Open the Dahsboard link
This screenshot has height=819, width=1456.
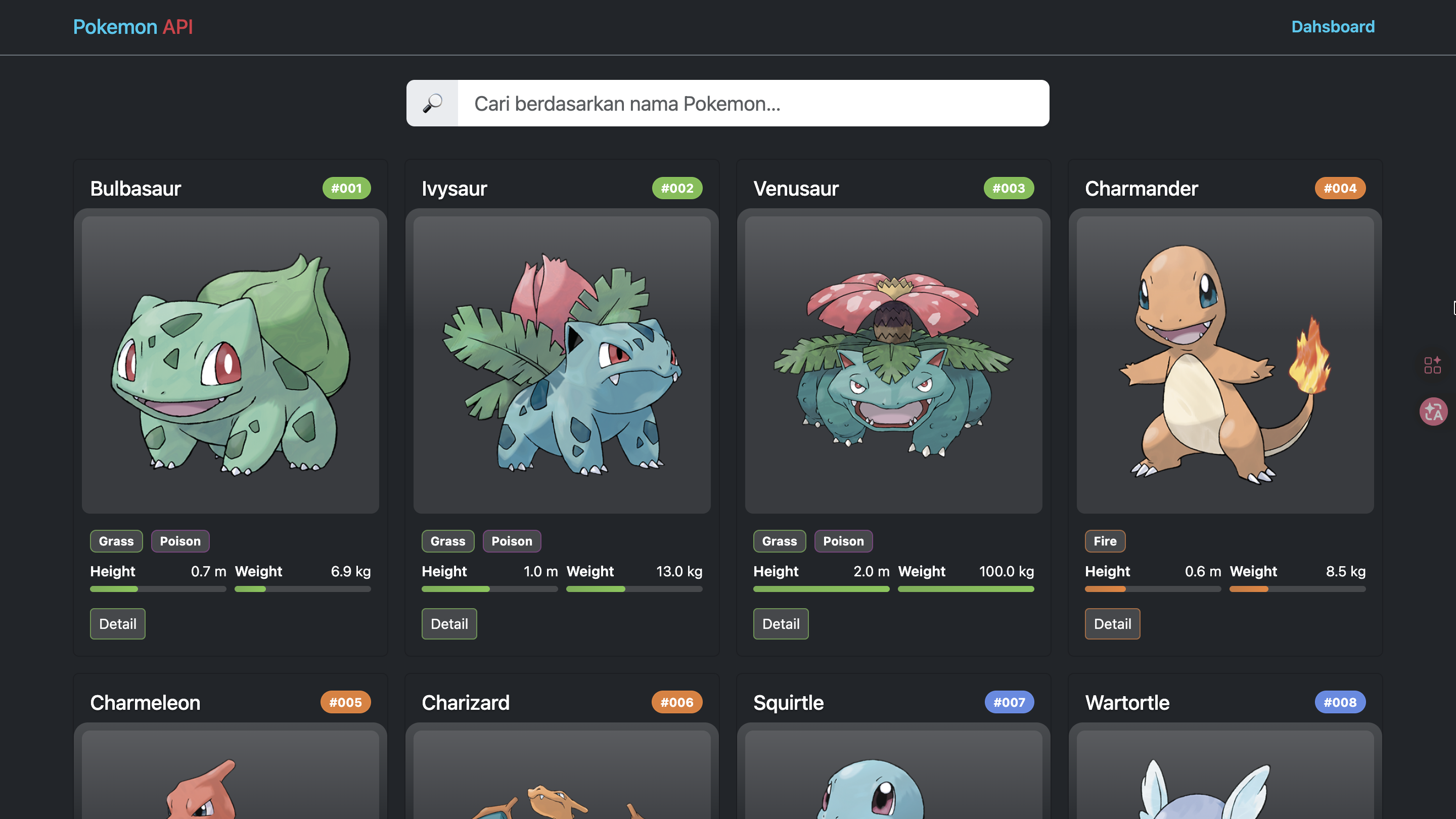1332,27
